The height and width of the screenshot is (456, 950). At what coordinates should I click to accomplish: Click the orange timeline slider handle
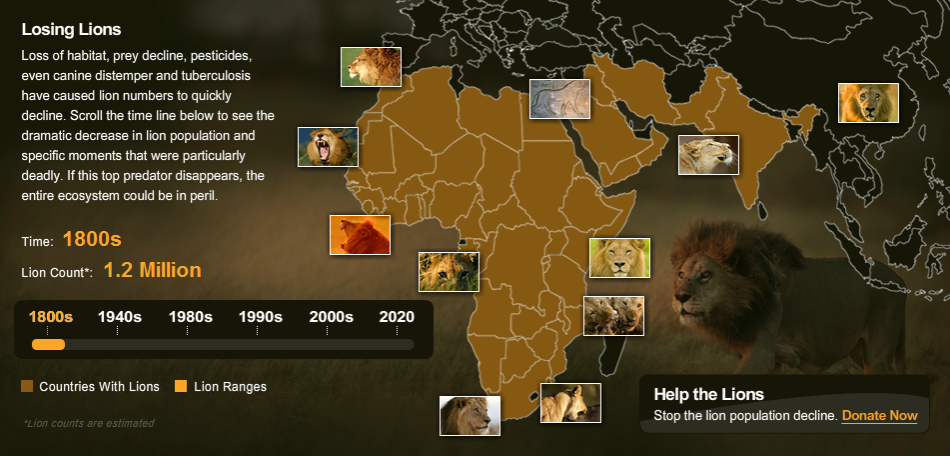pos(49,345)
